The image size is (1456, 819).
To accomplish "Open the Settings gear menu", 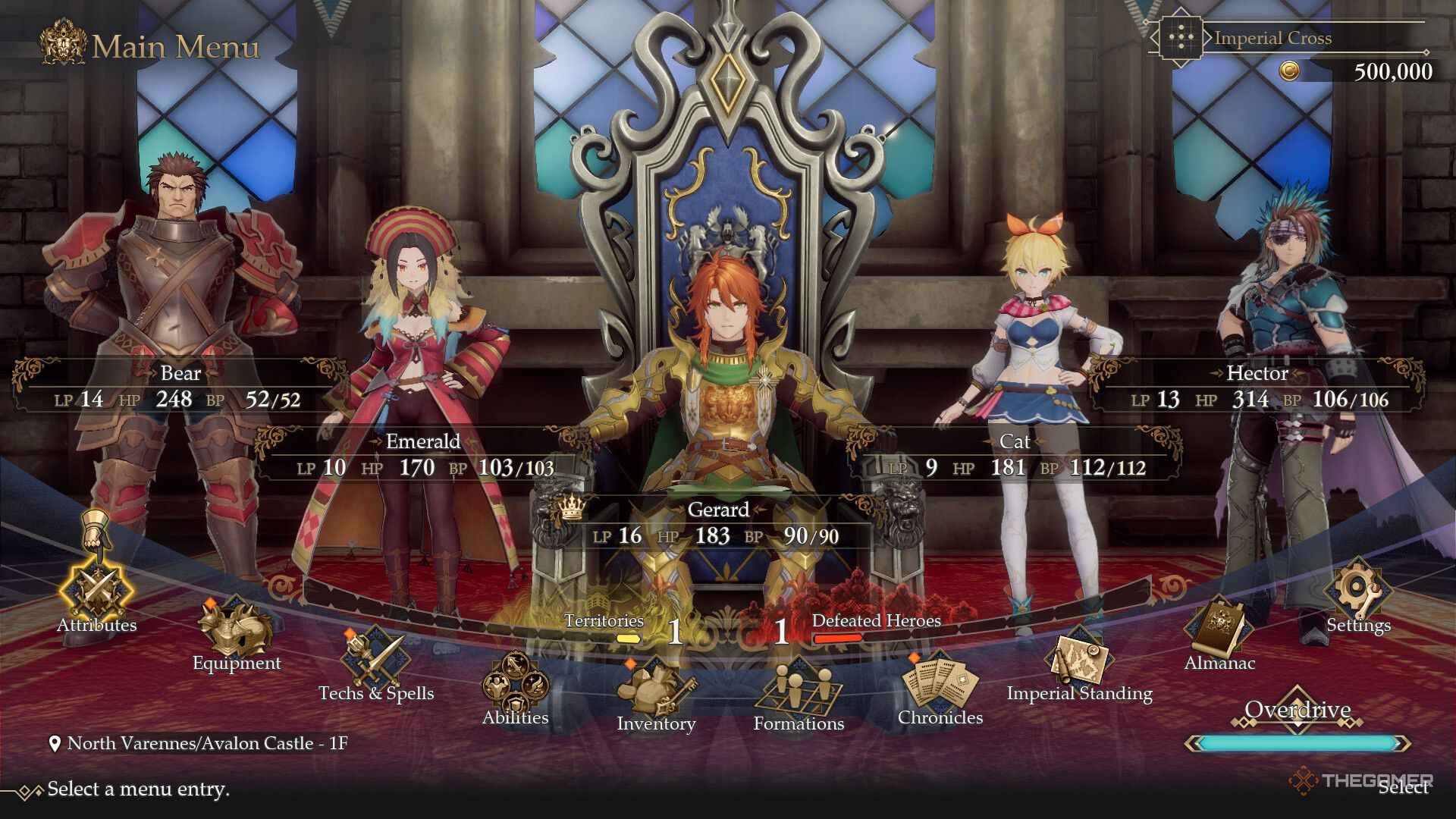I will click(1357, 591).
